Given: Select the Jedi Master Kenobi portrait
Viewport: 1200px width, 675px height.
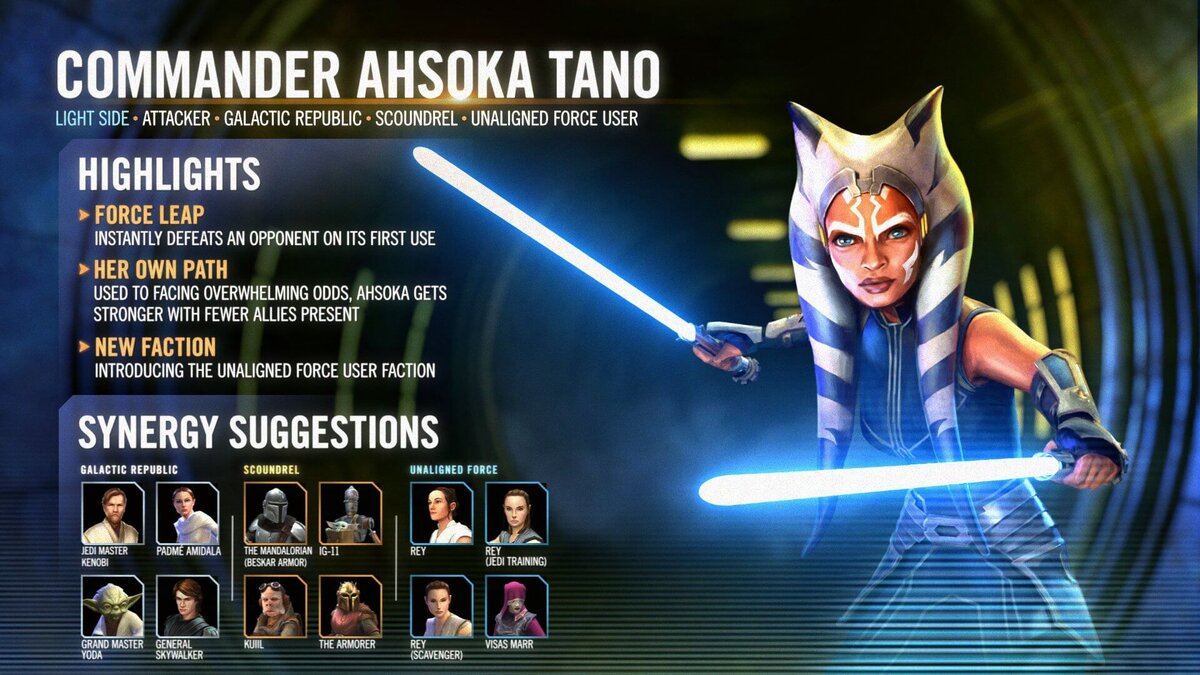Looking at the screenshot, I should tap(113, 513).
